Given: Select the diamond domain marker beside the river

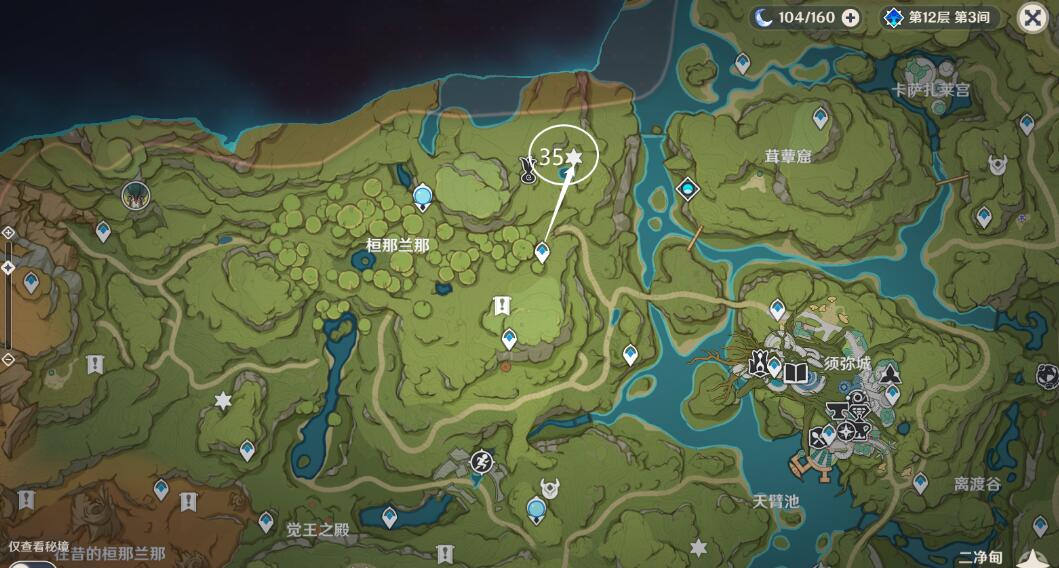Looking at the screenshot, I should 687,188.
